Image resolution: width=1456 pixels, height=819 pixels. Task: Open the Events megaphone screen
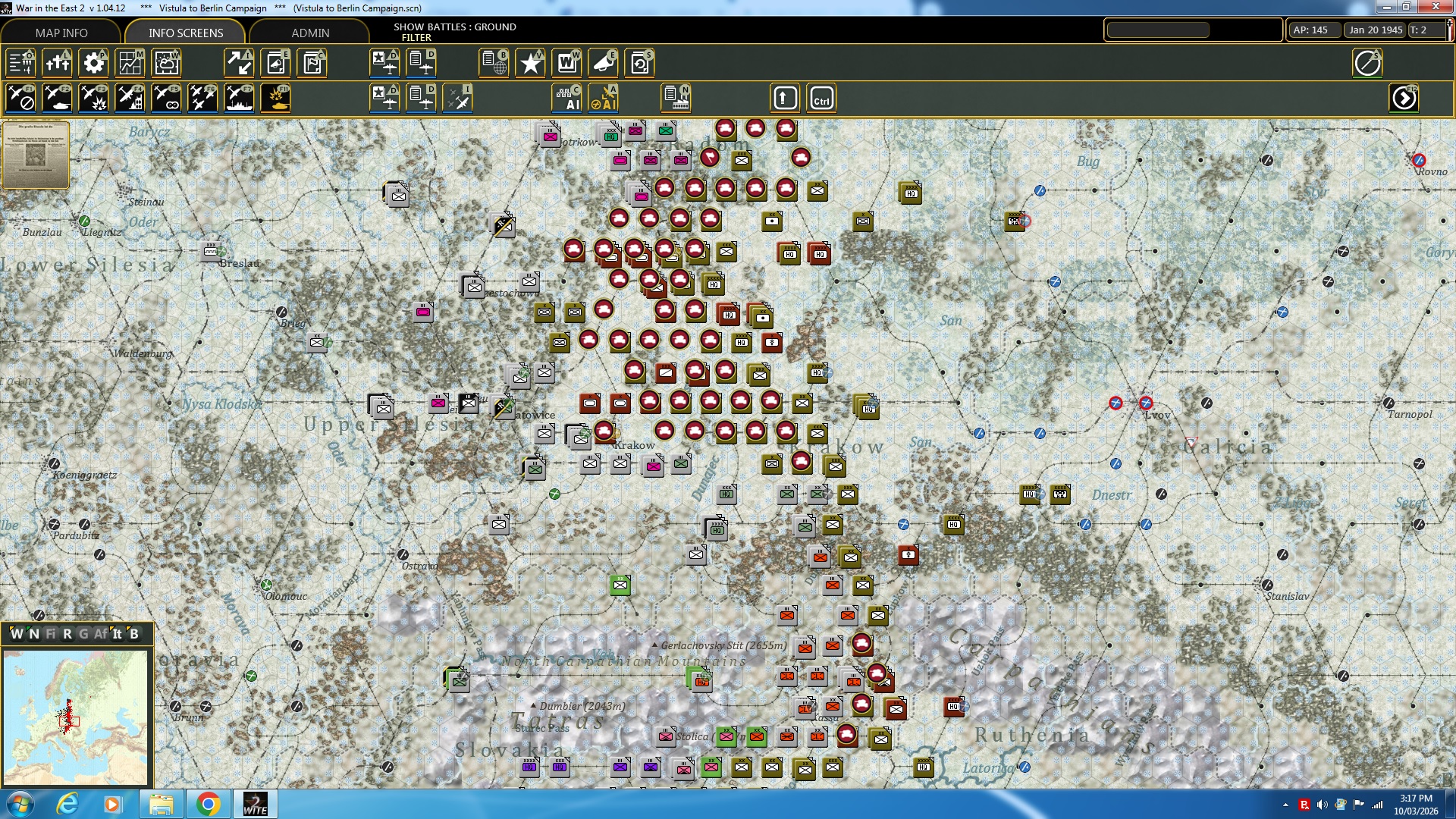604,63
